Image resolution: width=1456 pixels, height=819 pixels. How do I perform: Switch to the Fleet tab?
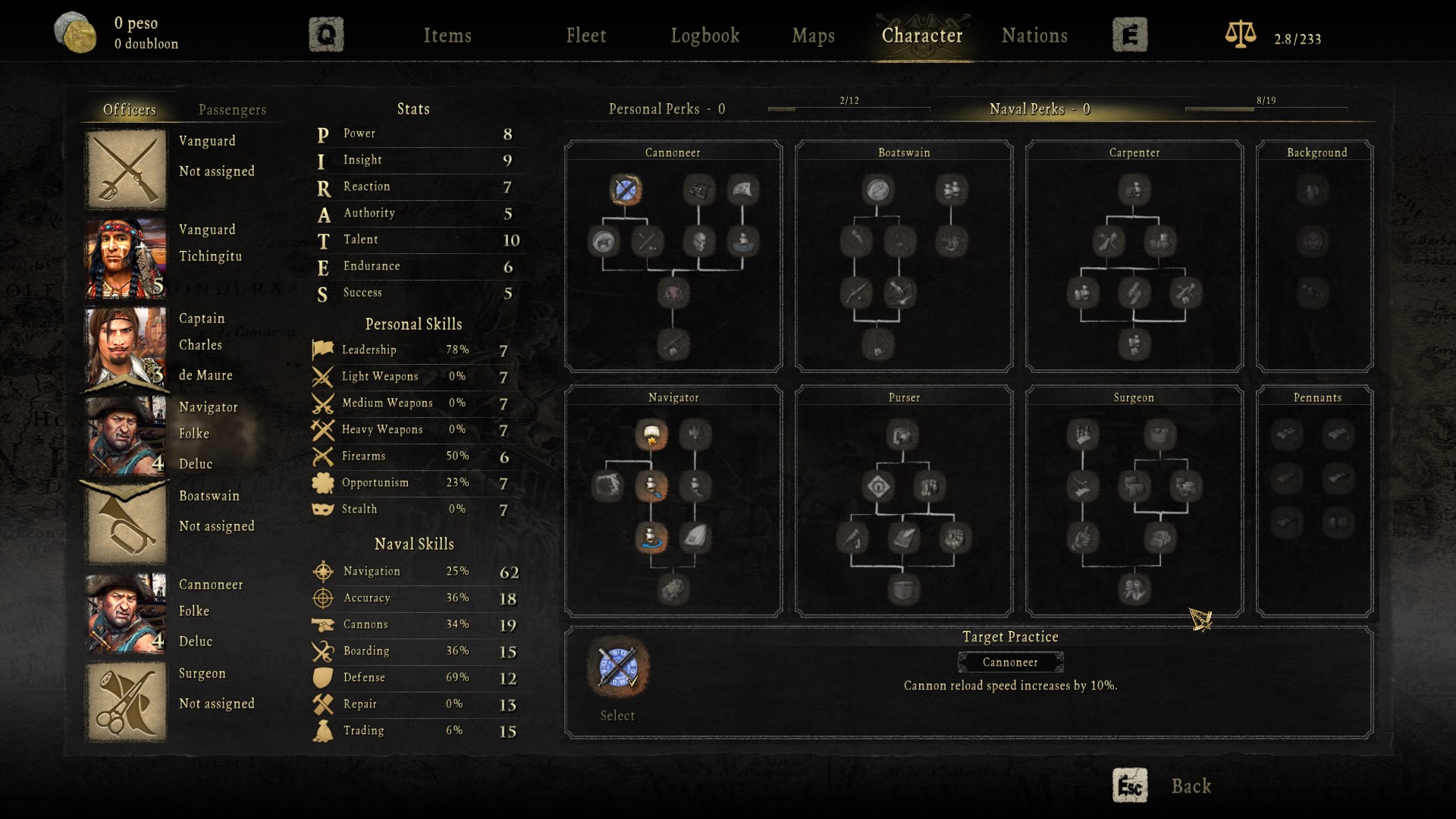click(585, 36)
